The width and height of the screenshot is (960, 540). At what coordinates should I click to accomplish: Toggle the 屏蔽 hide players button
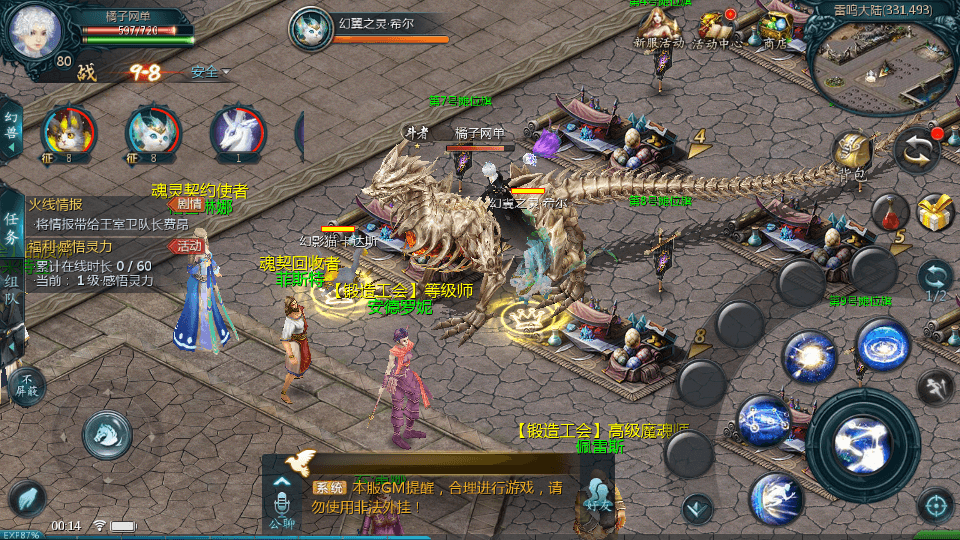point(27,385)
